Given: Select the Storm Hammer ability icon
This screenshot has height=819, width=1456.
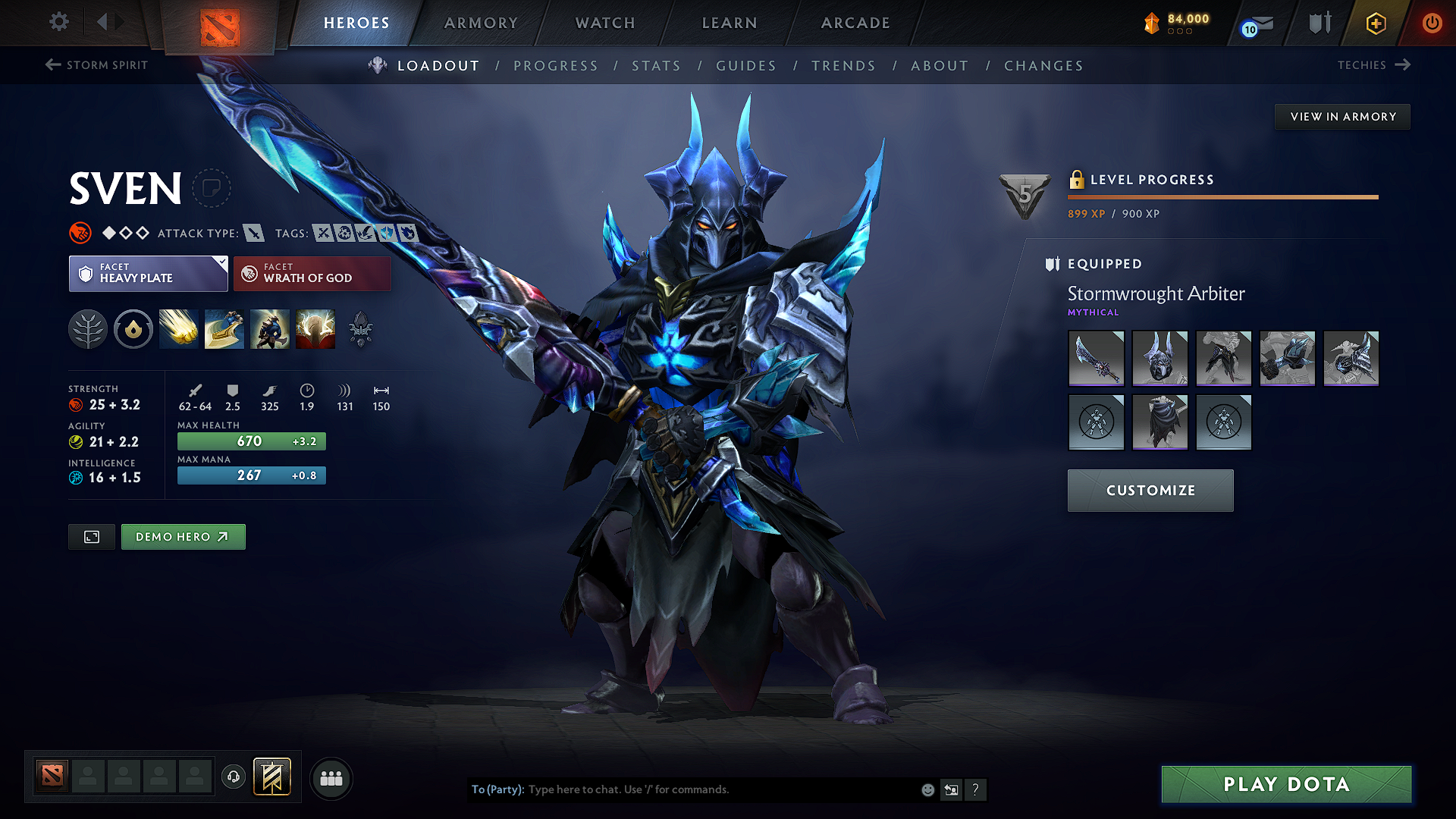Looking at the screenshot, I should point(178,328).
